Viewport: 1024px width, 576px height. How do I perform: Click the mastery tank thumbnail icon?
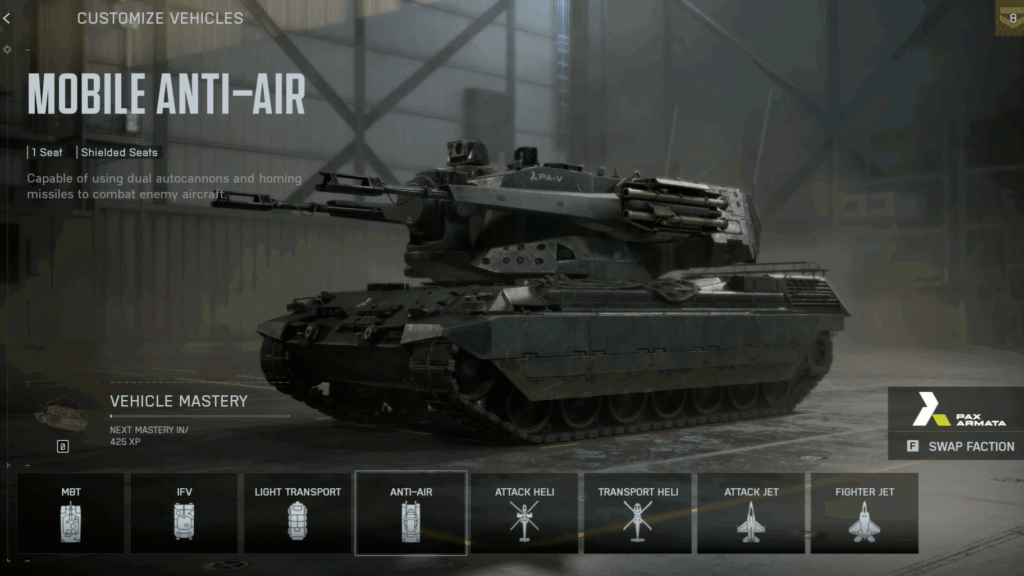pyautogui.click(x=61, y=414)
